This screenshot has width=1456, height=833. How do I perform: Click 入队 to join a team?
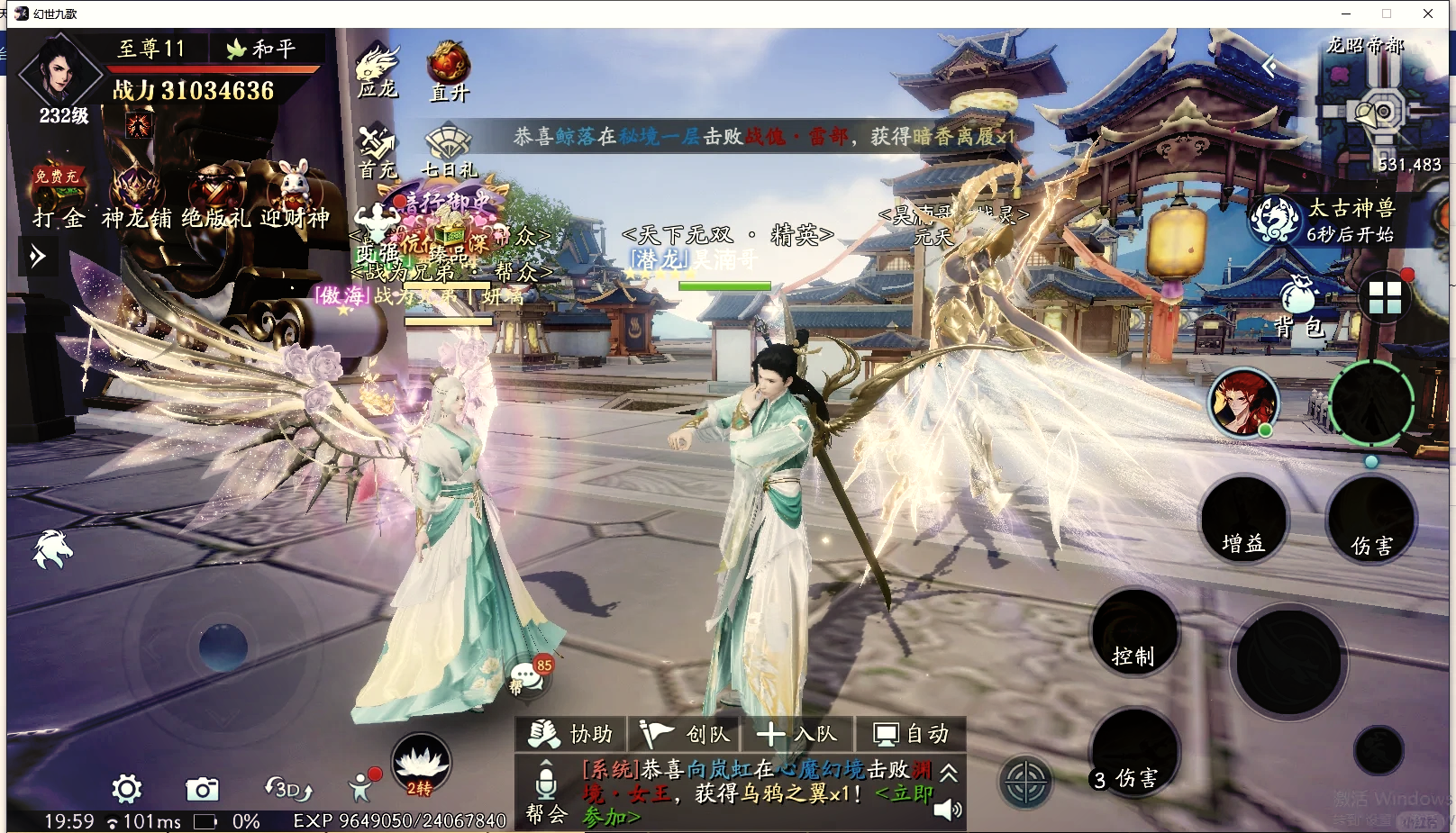coord(797,735)
